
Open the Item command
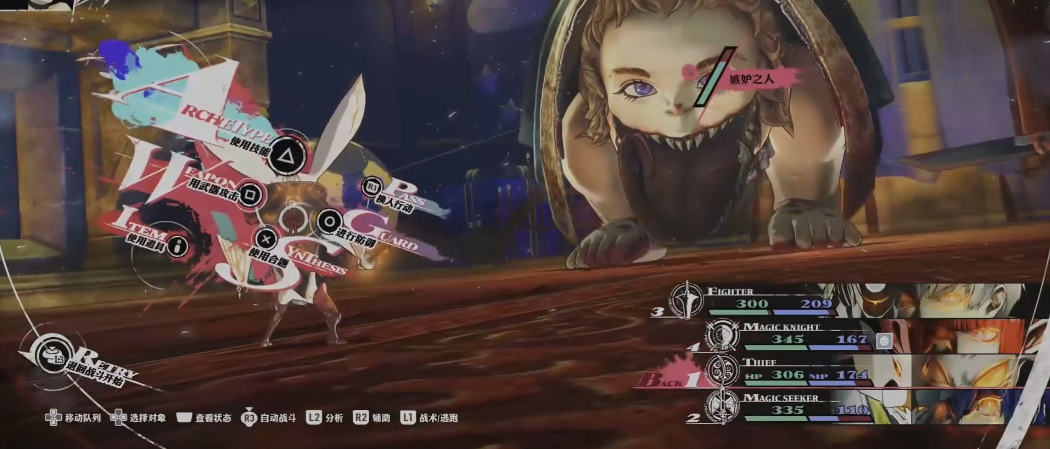[x=177, y=243]
